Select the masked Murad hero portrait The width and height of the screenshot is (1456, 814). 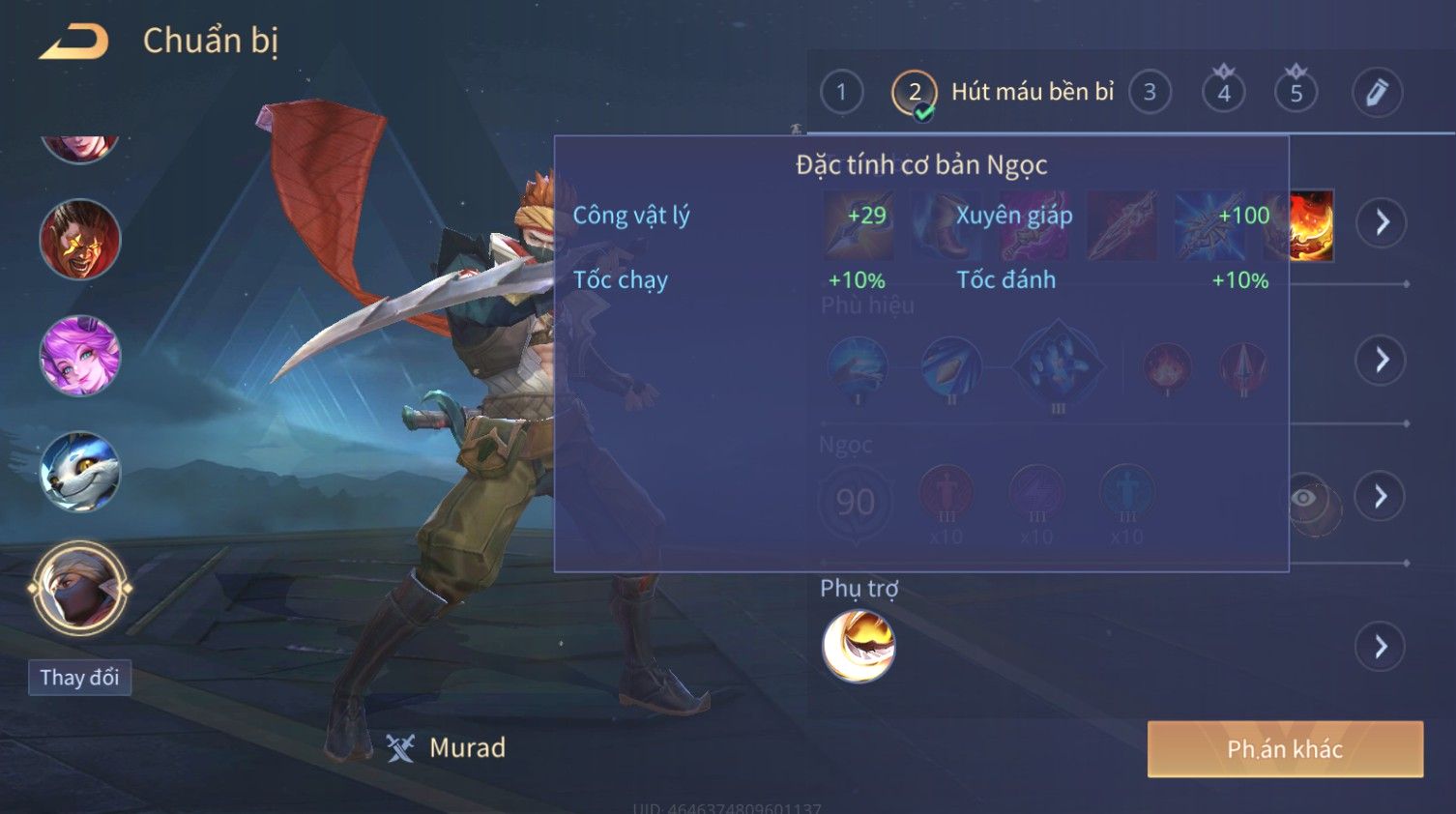(79, 588)
